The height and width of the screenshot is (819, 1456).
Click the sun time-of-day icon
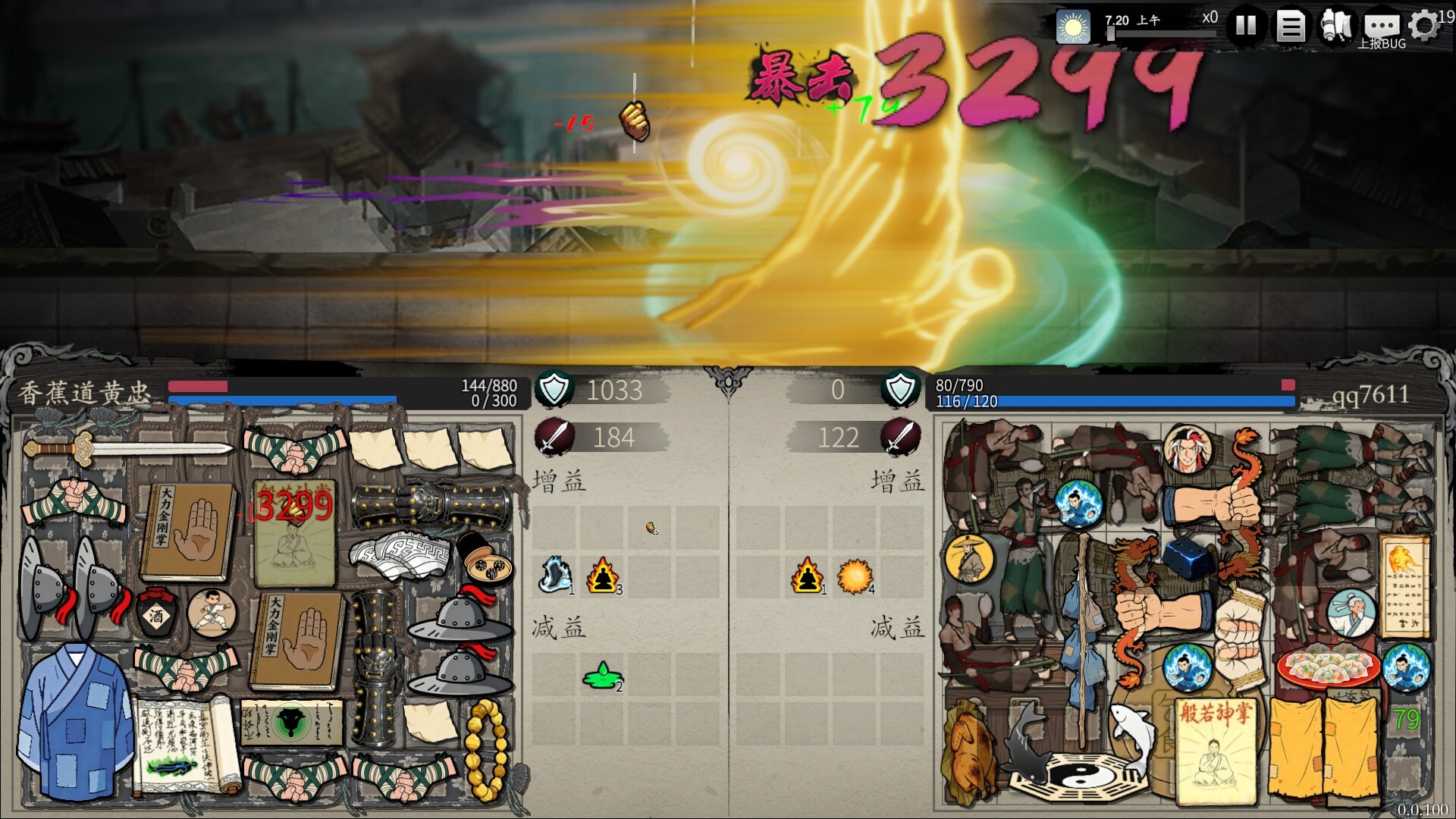point(1073,26)
